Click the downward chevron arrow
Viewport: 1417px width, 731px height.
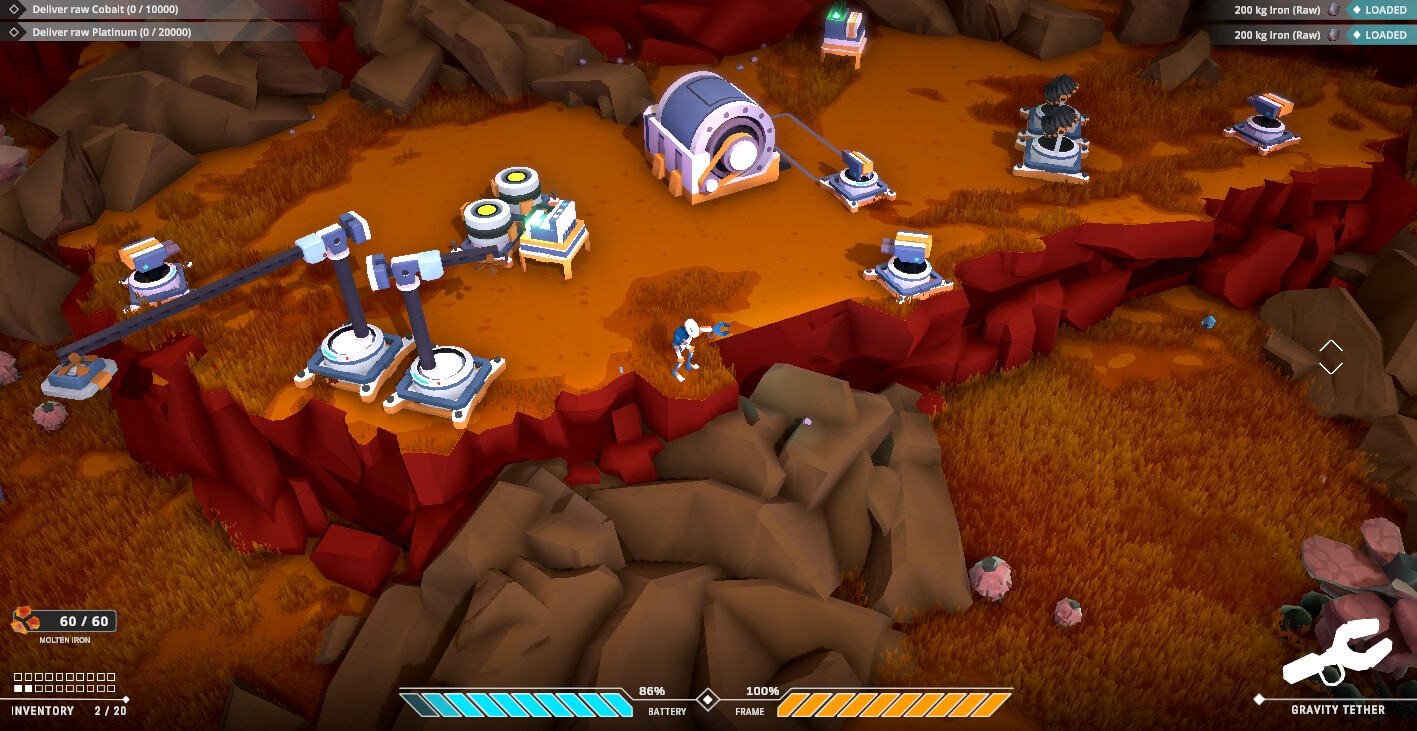pos(1330,368)
